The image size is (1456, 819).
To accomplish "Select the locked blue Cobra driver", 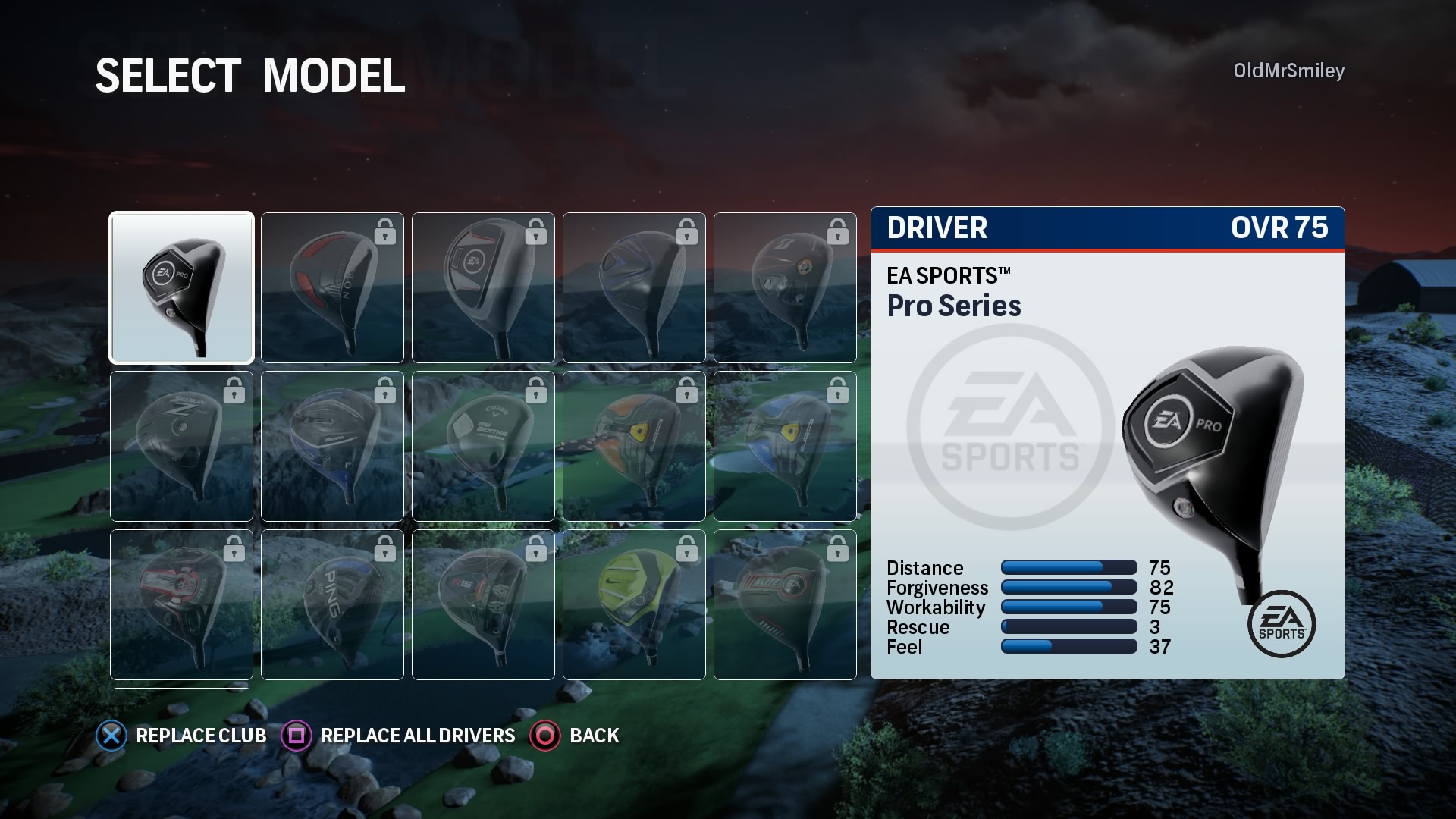I will pyautogui.click(x=785, y=446).
